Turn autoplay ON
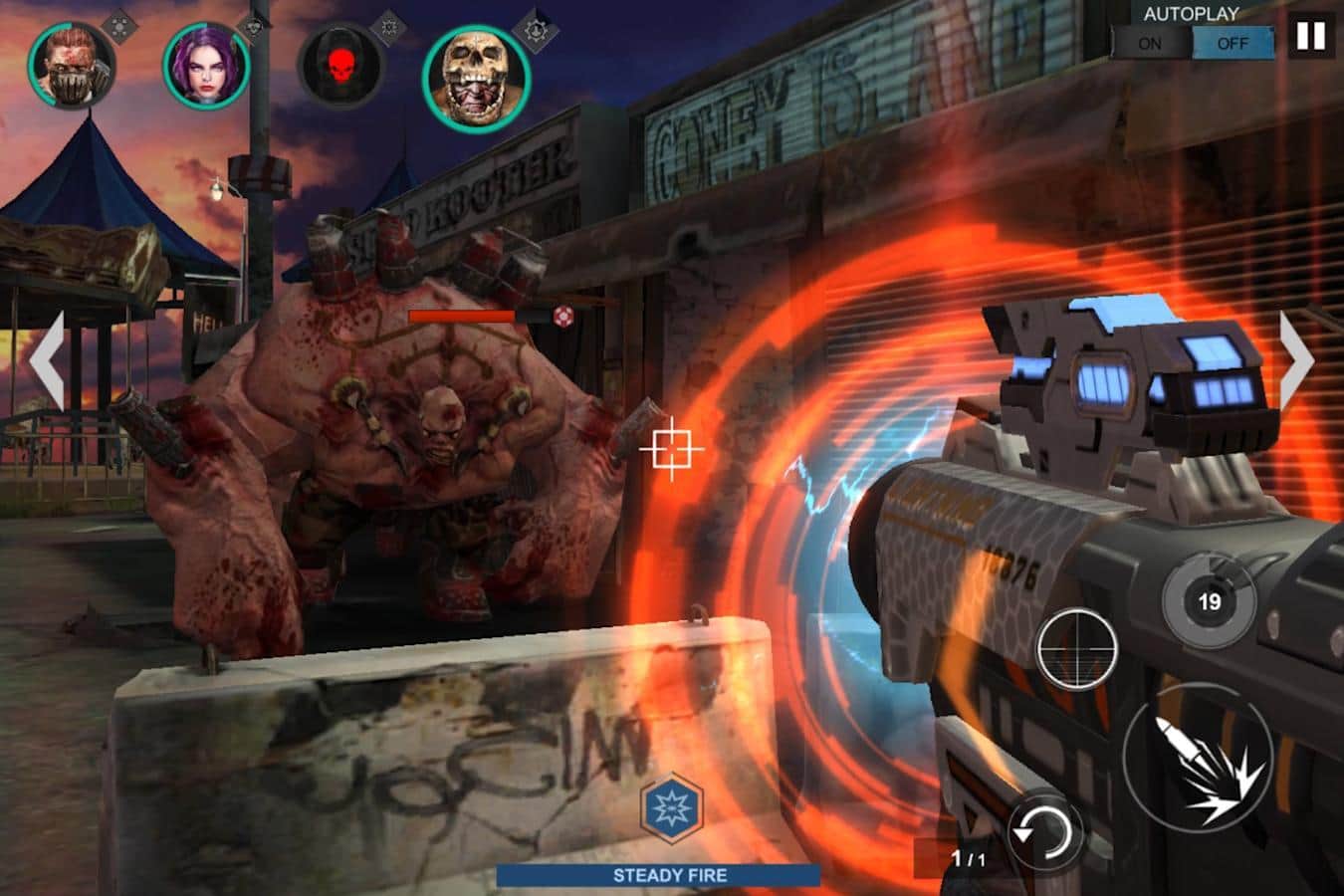Image resolution: width=1344 pixels, height=896 pixels. (x=1150, y=44)
